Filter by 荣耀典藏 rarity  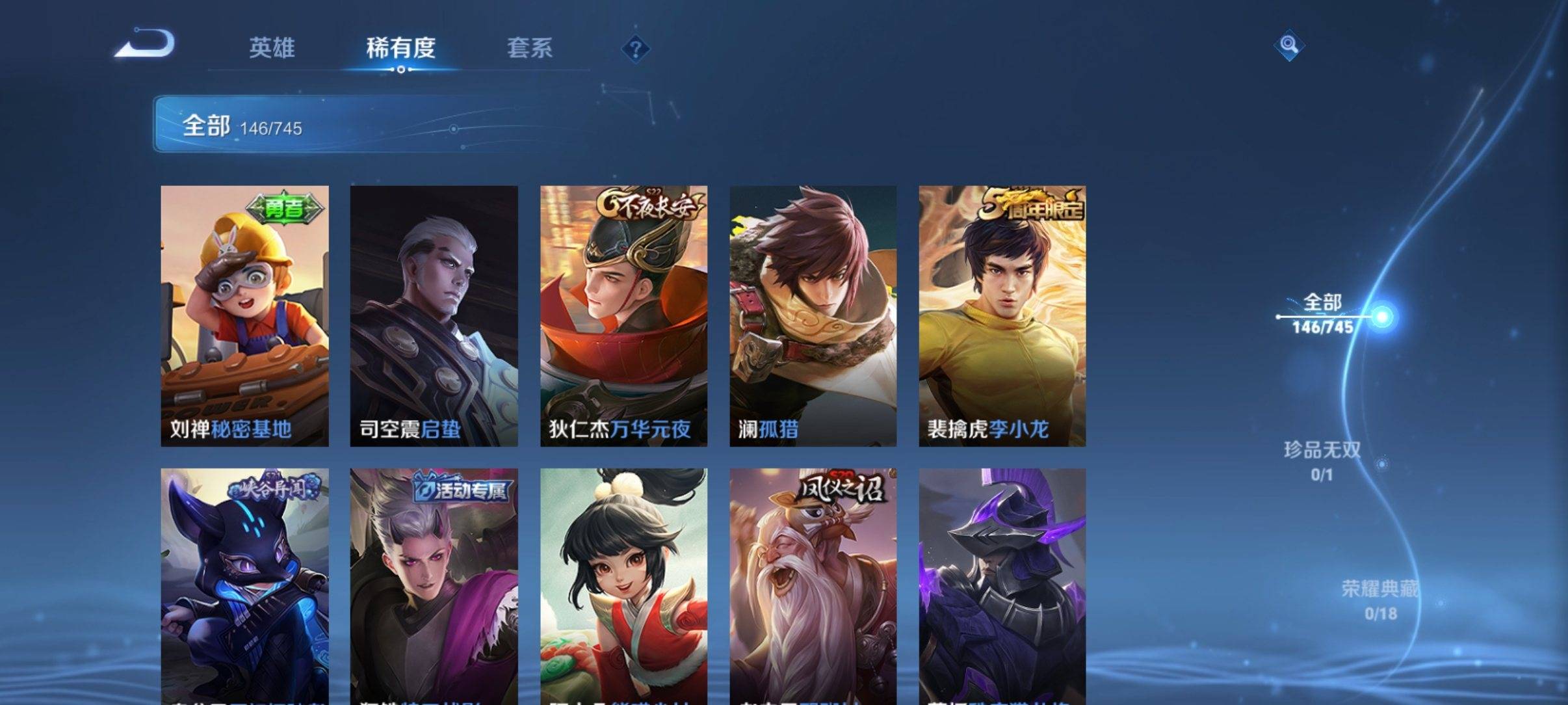(x=1379, y=600)
